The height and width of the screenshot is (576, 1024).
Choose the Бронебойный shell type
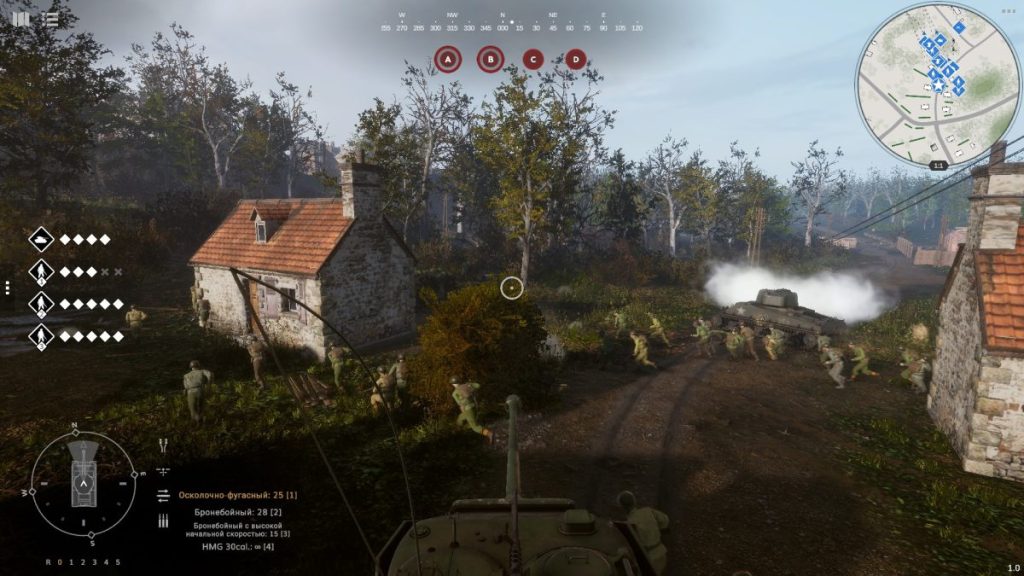(239, 511)
